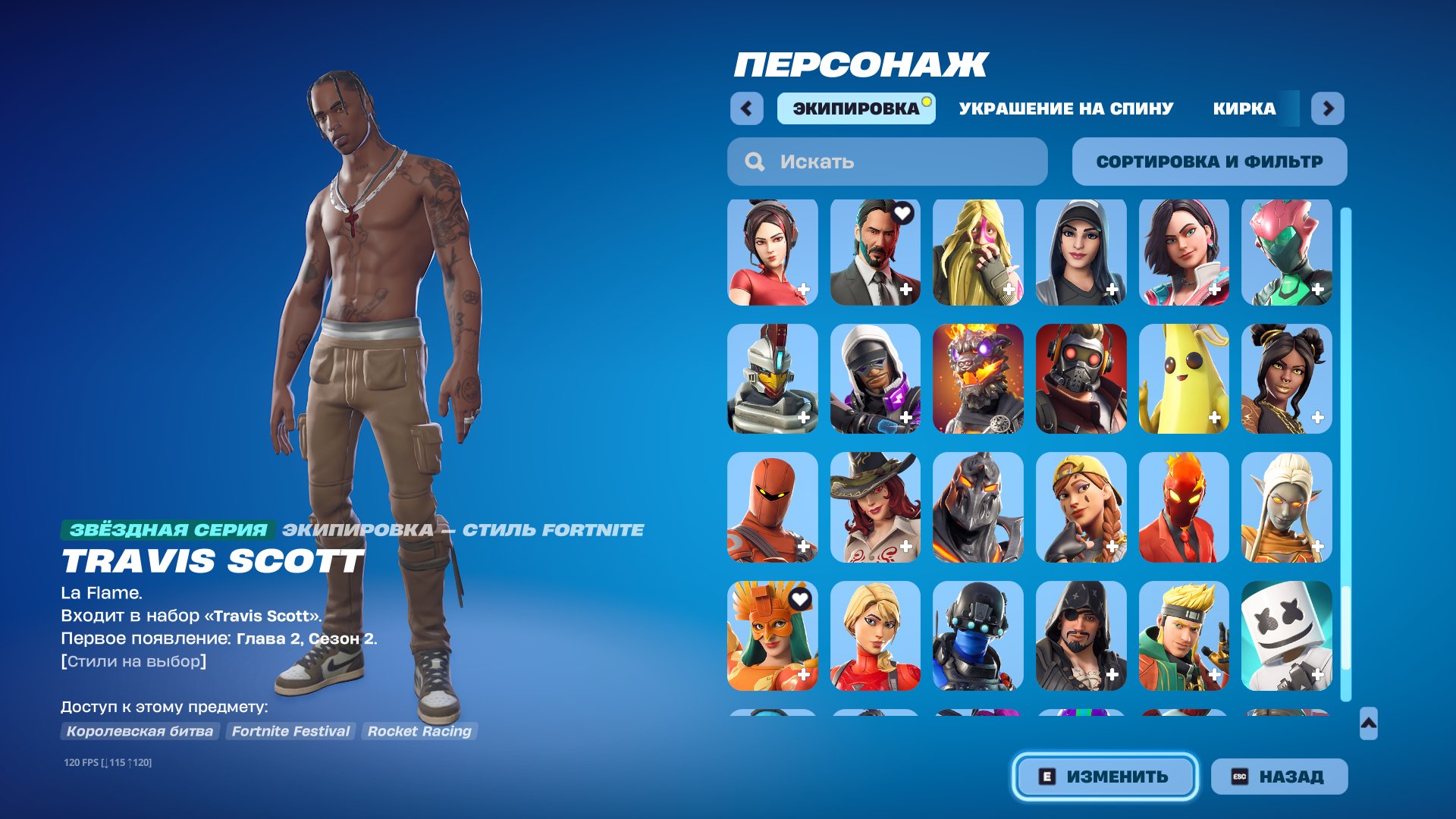Click inside the Искать search field

coord(872,162)
